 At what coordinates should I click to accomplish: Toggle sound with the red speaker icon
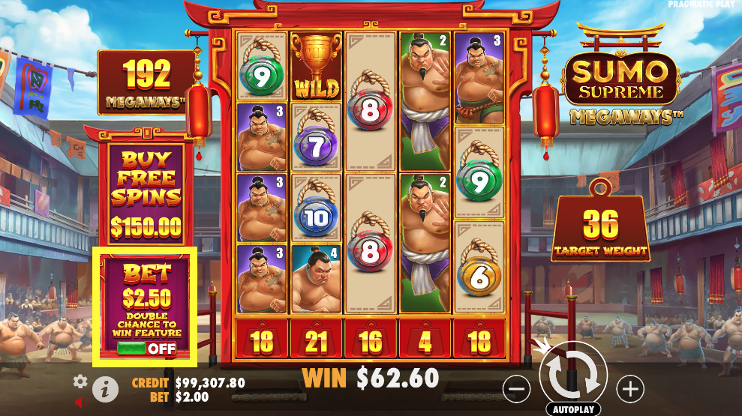[x=80, y=402]
